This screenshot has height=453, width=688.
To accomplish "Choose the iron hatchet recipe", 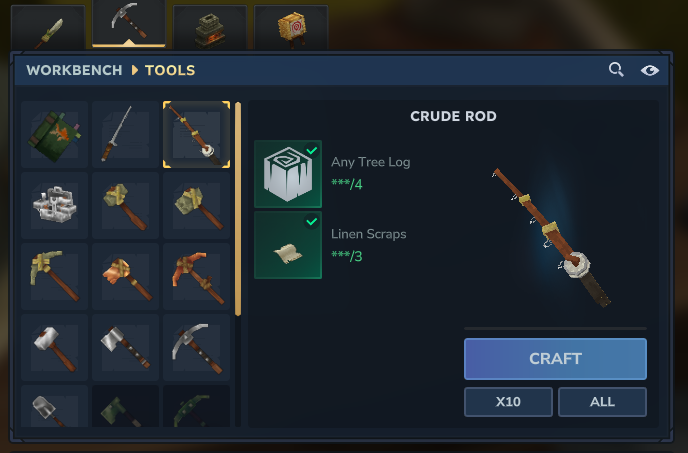I will click(x=125, y=347).
